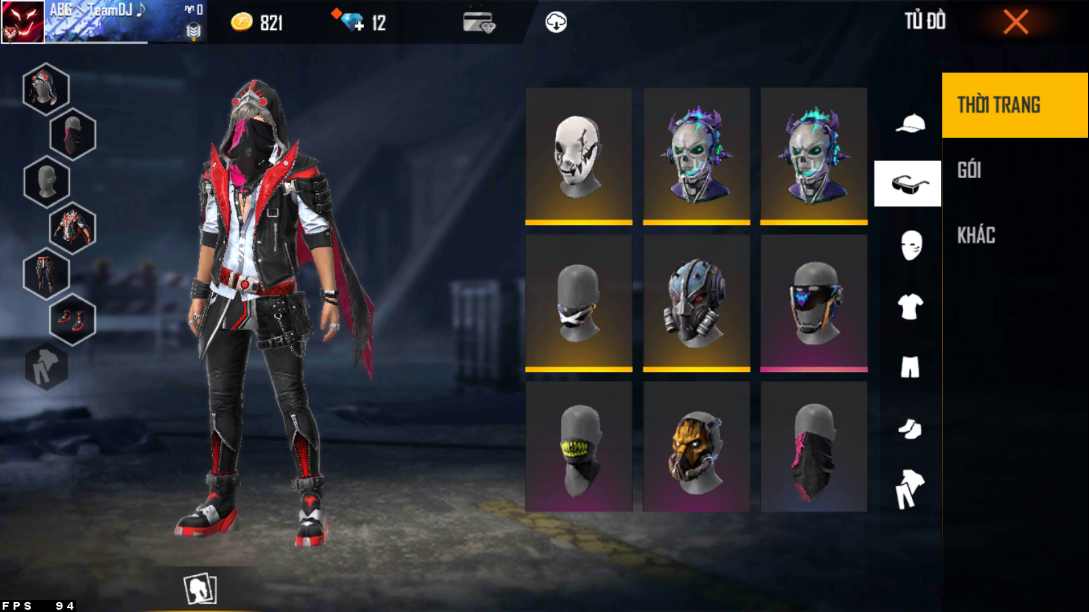The height and width of the screenshot is (612, 1089).
Task: Pick the black and pink scarf mask
Action: pos(814,448)
